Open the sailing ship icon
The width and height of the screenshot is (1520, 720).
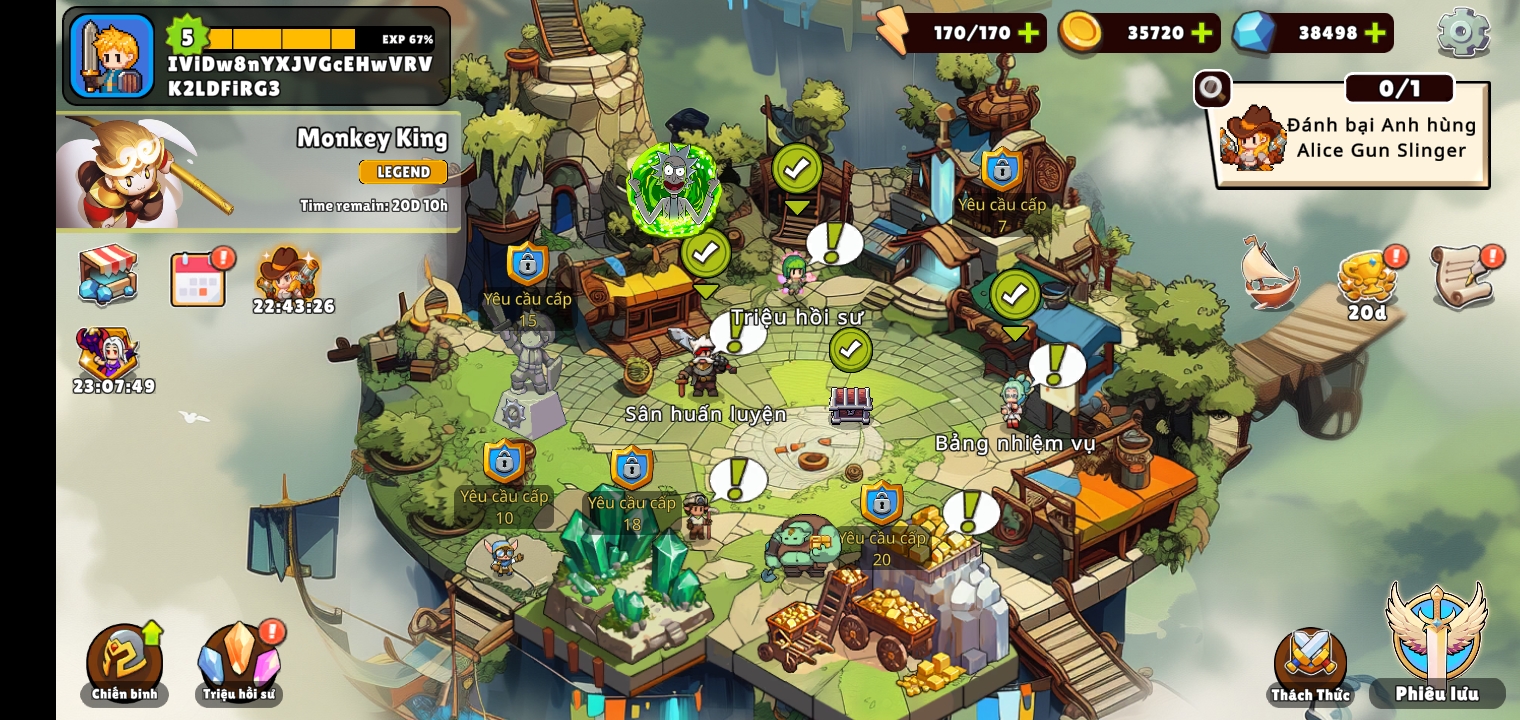point(1270,274)
